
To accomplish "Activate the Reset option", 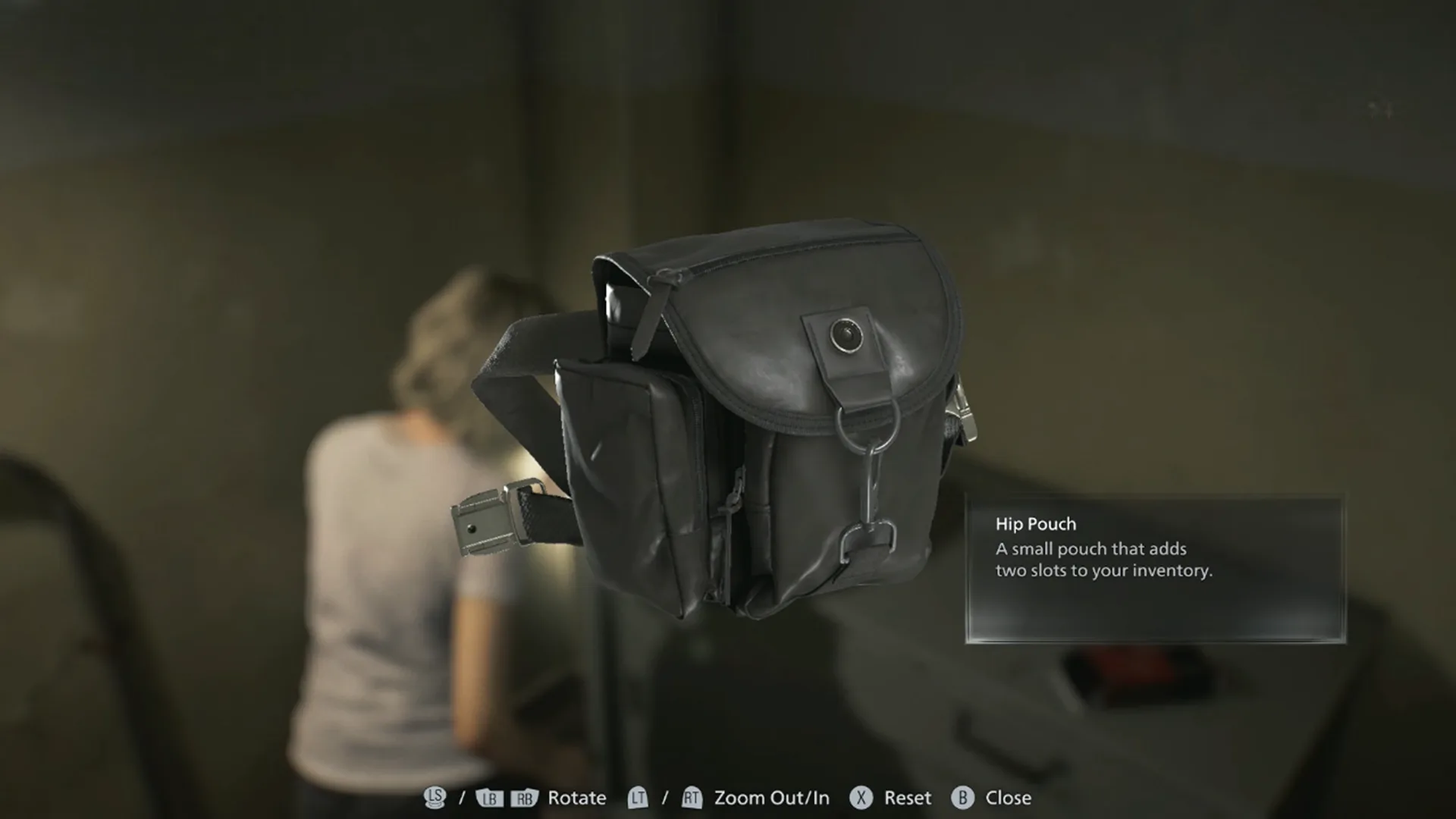I will (907, 798).
